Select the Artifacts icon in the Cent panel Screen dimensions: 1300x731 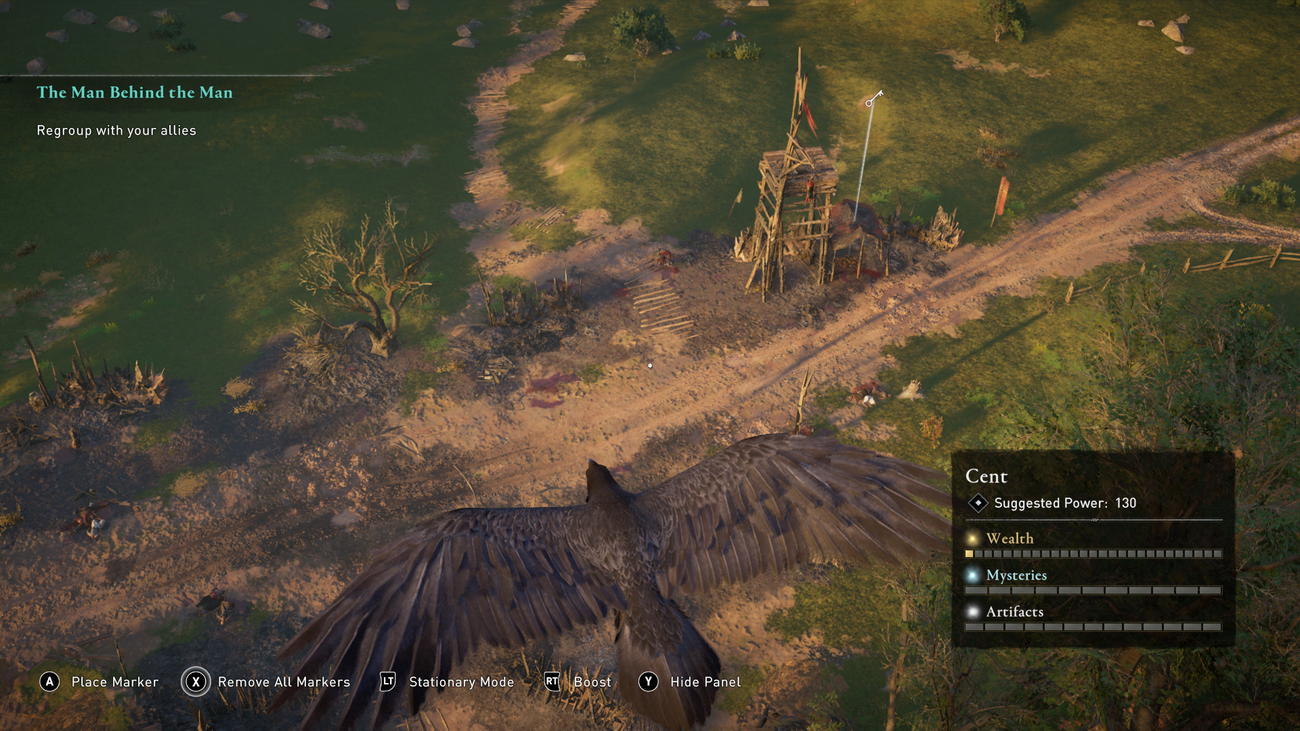point(971,611)
